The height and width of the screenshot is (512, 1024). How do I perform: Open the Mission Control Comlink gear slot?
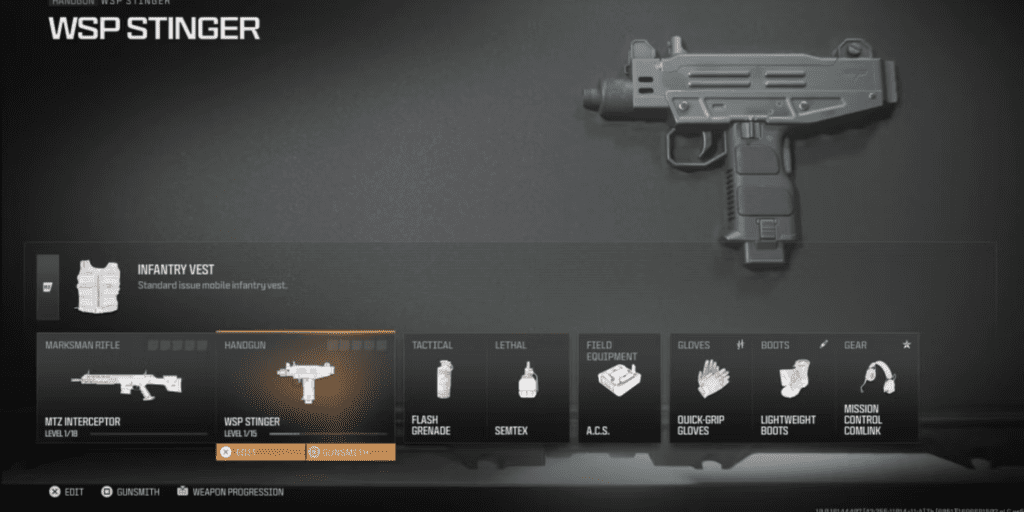coord(877,387)
